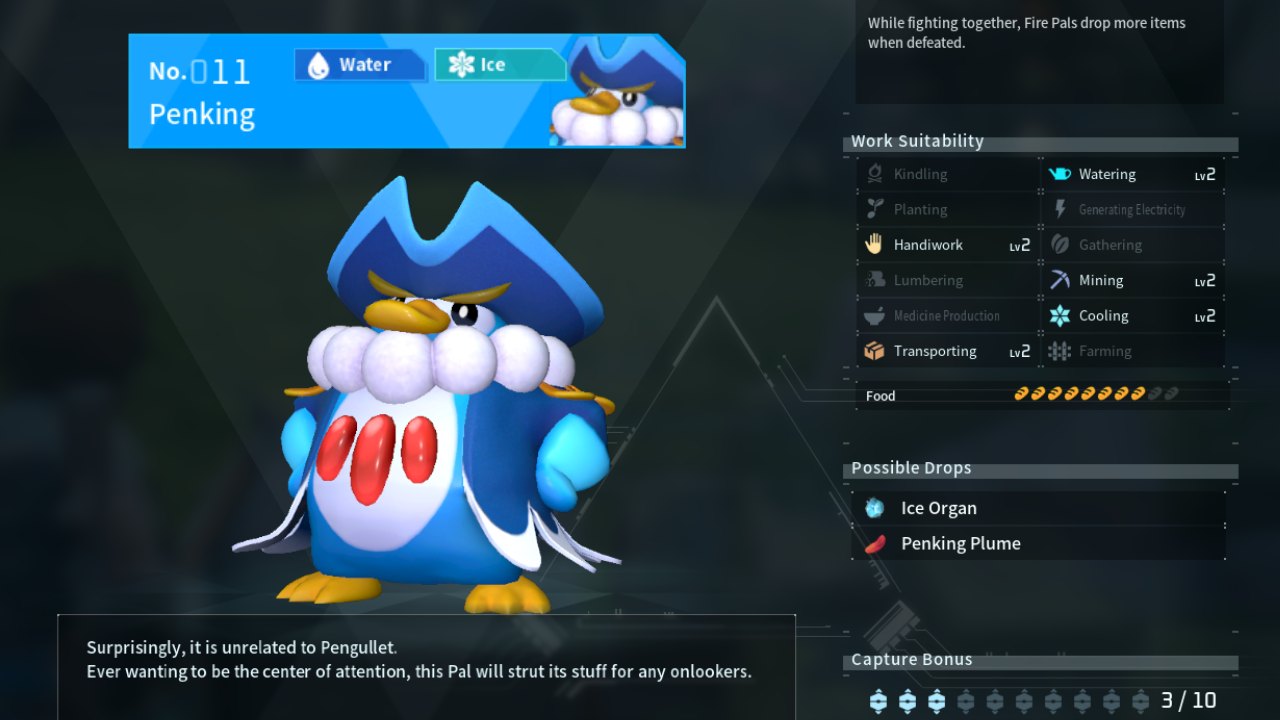The width and height of the screenshot is (1280, 720).
Task: Click the Cooling snowflake work icon
Action: 1058,315
